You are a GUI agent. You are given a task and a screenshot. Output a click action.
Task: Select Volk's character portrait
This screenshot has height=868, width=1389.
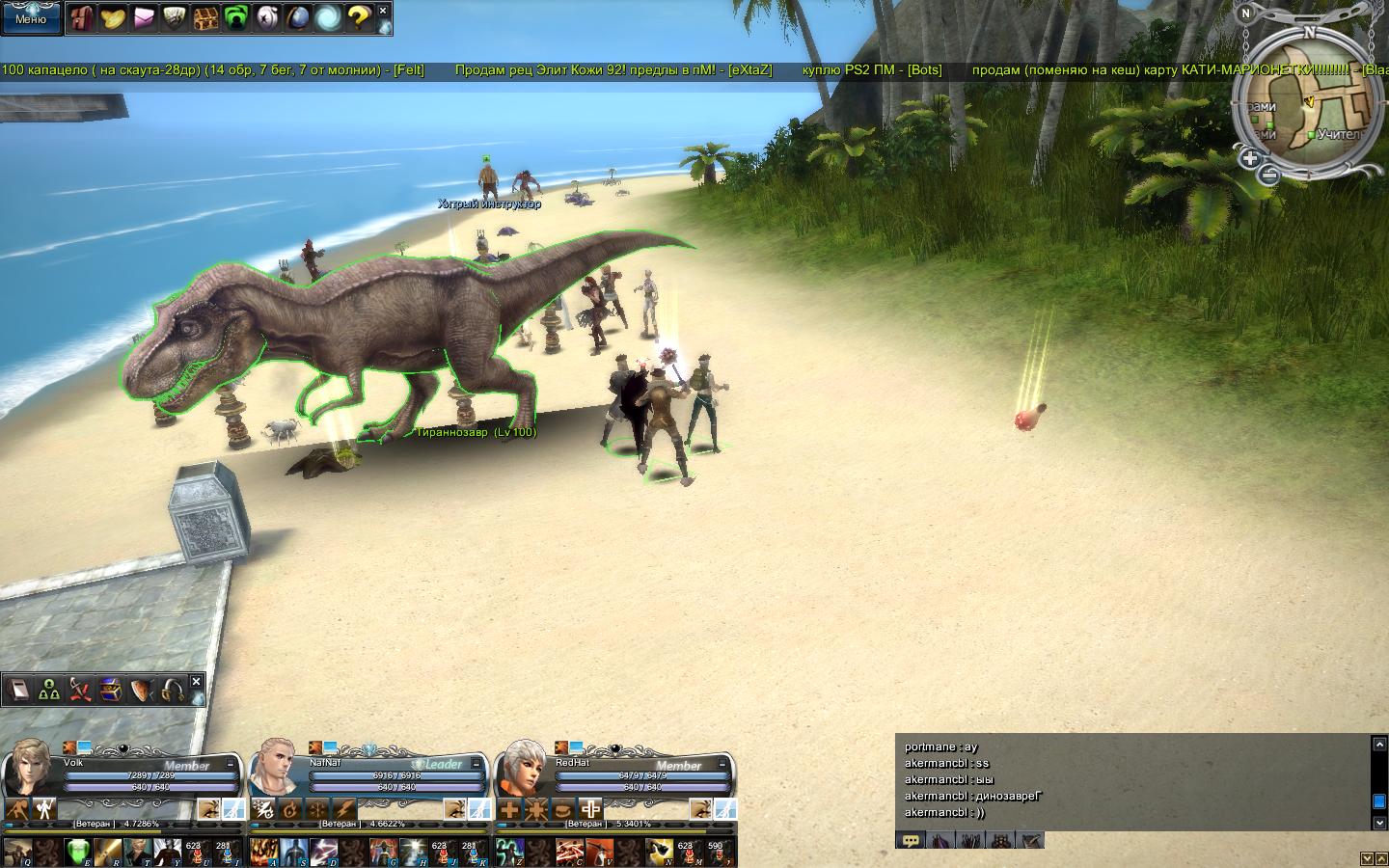pyautogui.click(x=29, y=767)
